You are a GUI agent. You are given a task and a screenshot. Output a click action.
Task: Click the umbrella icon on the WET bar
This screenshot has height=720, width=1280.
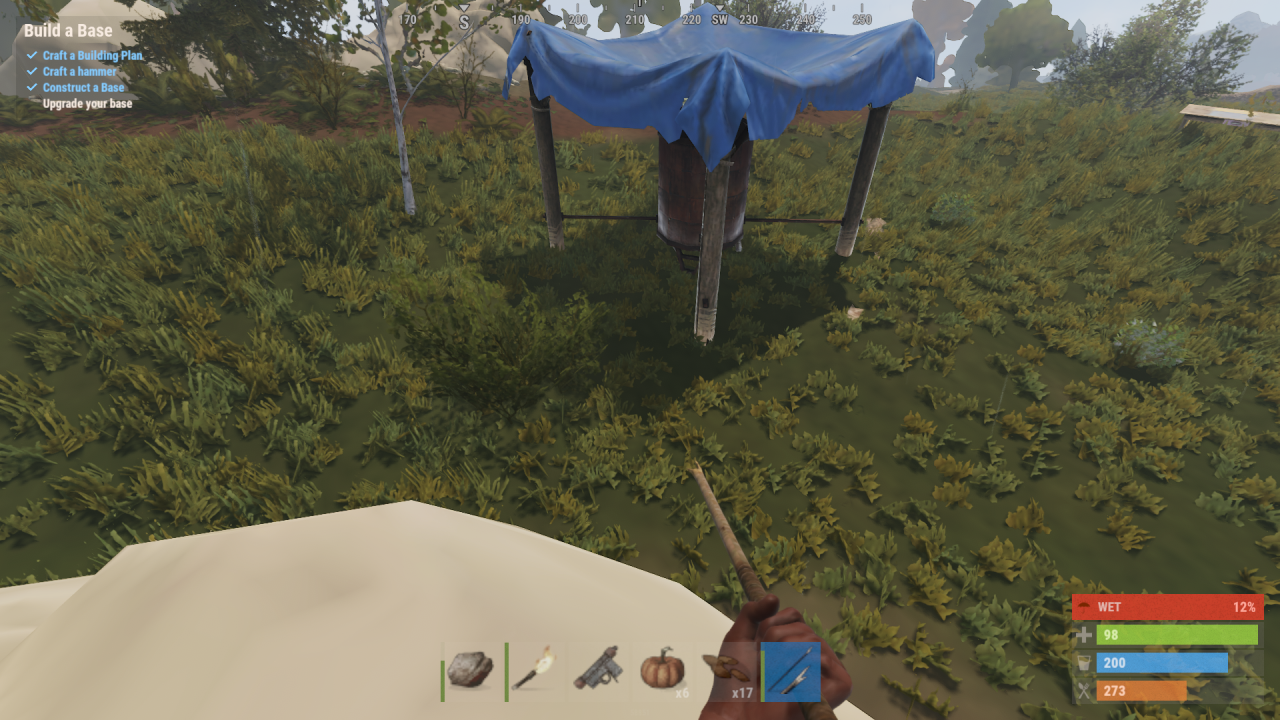click(1085, 607)
